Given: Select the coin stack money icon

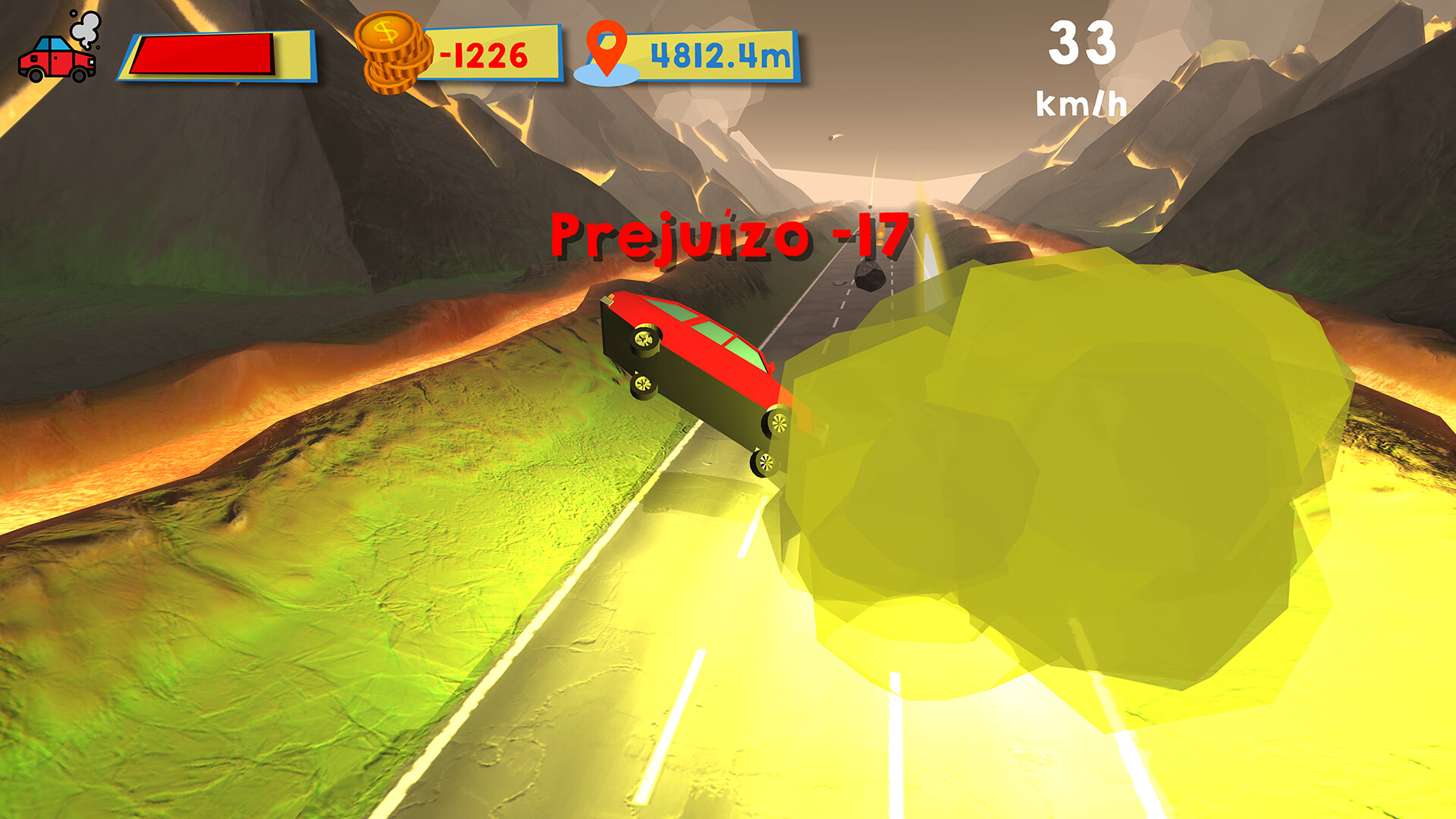Looking at the screenshot, I should [x=391, y=52].
